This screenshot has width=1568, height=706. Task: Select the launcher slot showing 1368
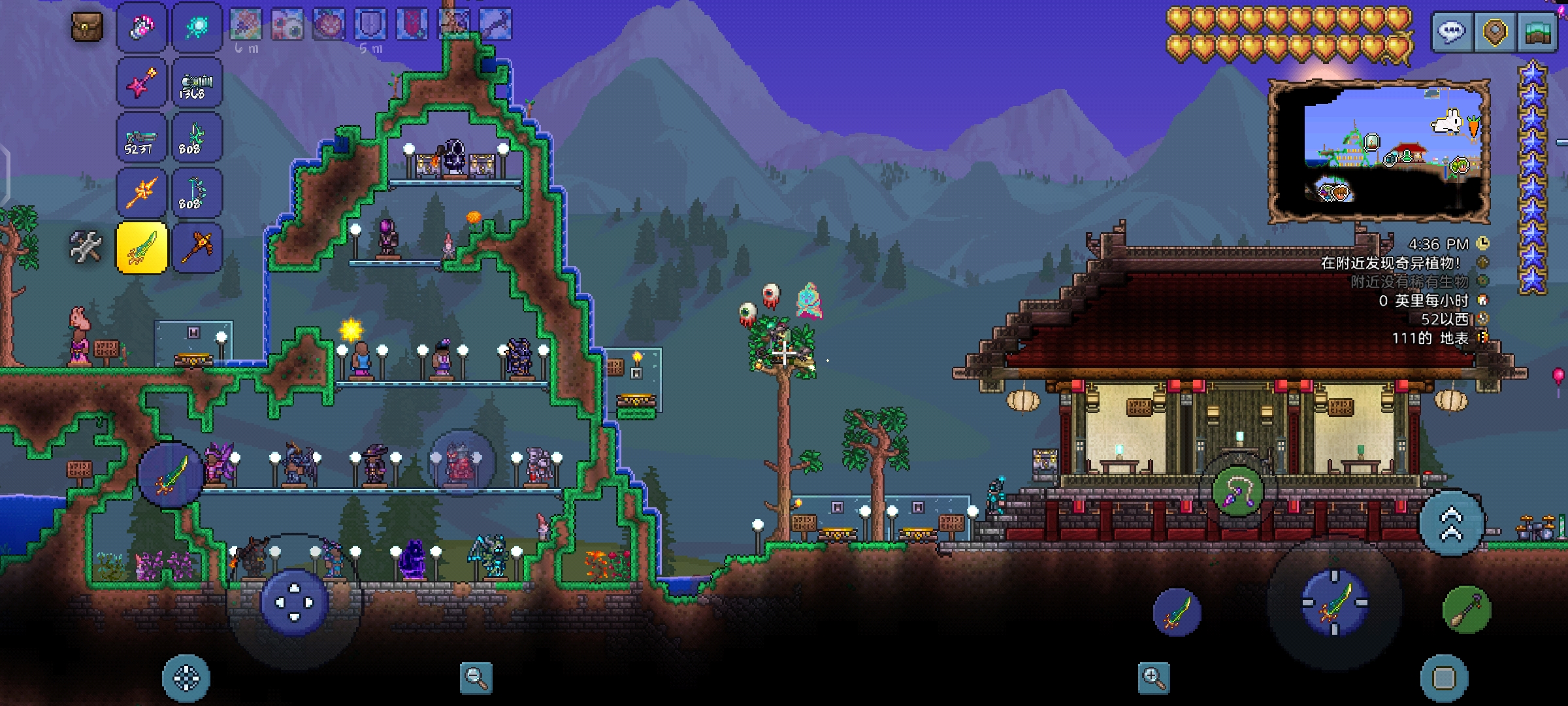(x=197, y=82)
